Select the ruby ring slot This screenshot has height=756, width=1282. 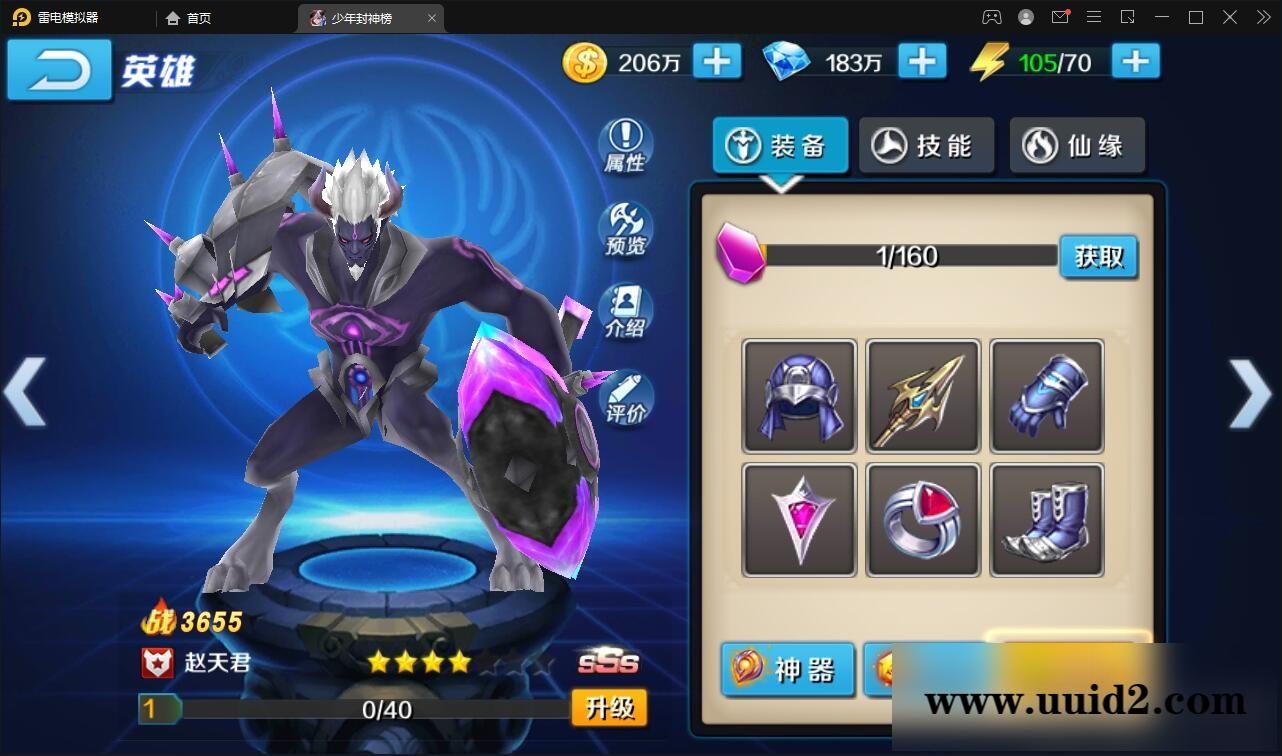(923, 520)
